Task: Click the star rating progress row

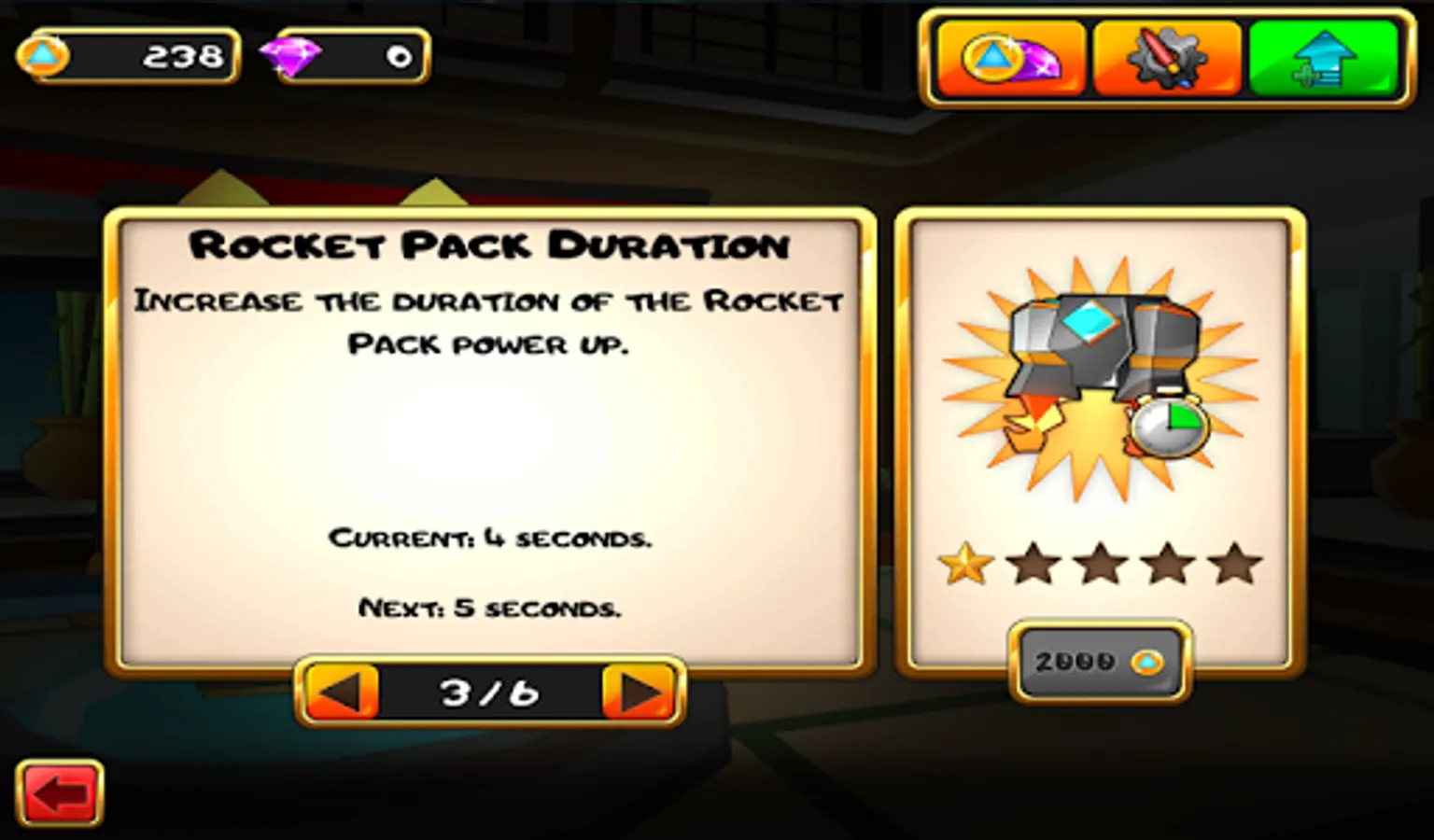Action: pyautogui.click(x=1102, y=561)
